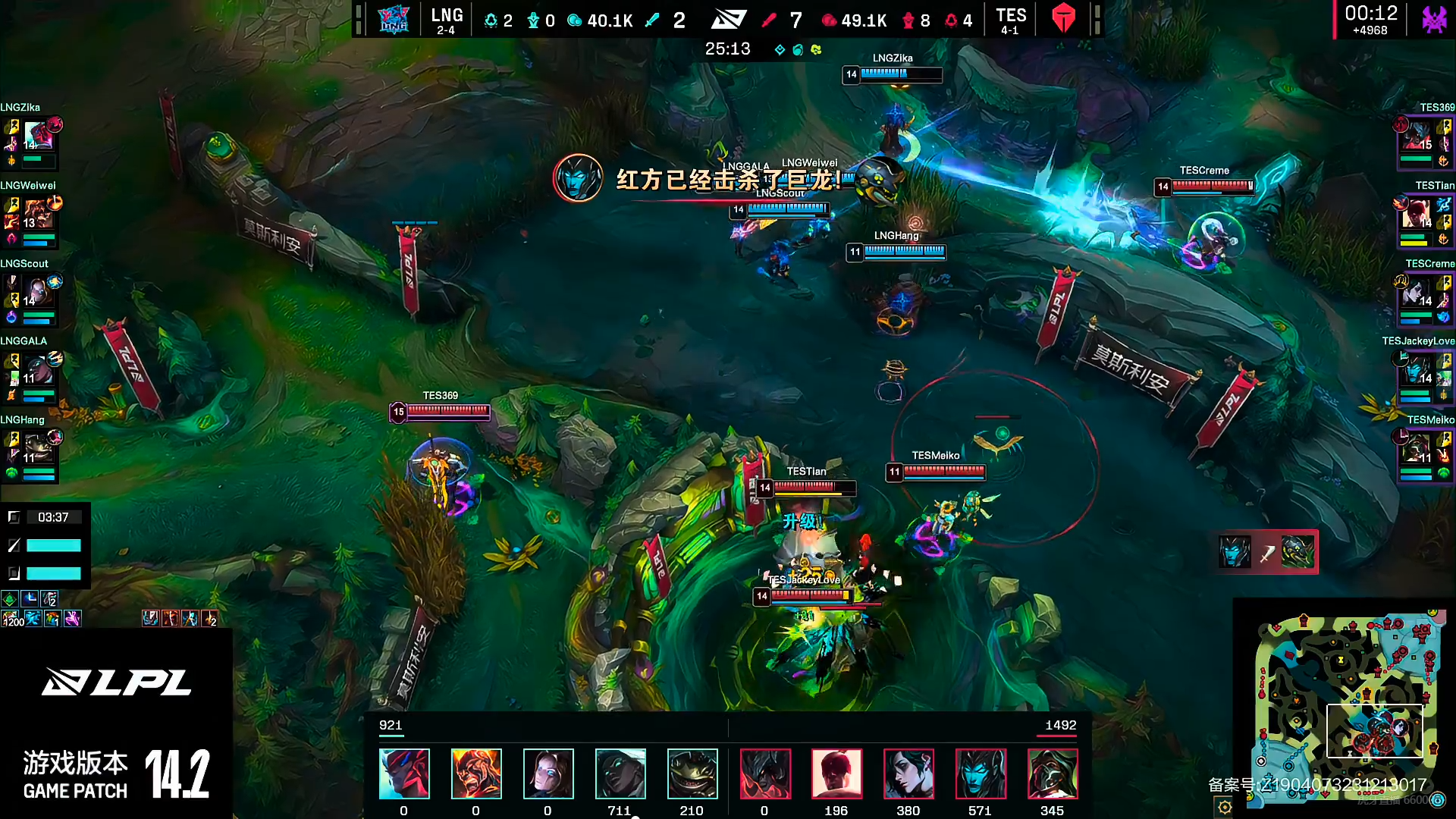Select LNGGALA's player portrait
Image resolution: width=1456 pixels, height=819 pixels.
tap(38, 369)
